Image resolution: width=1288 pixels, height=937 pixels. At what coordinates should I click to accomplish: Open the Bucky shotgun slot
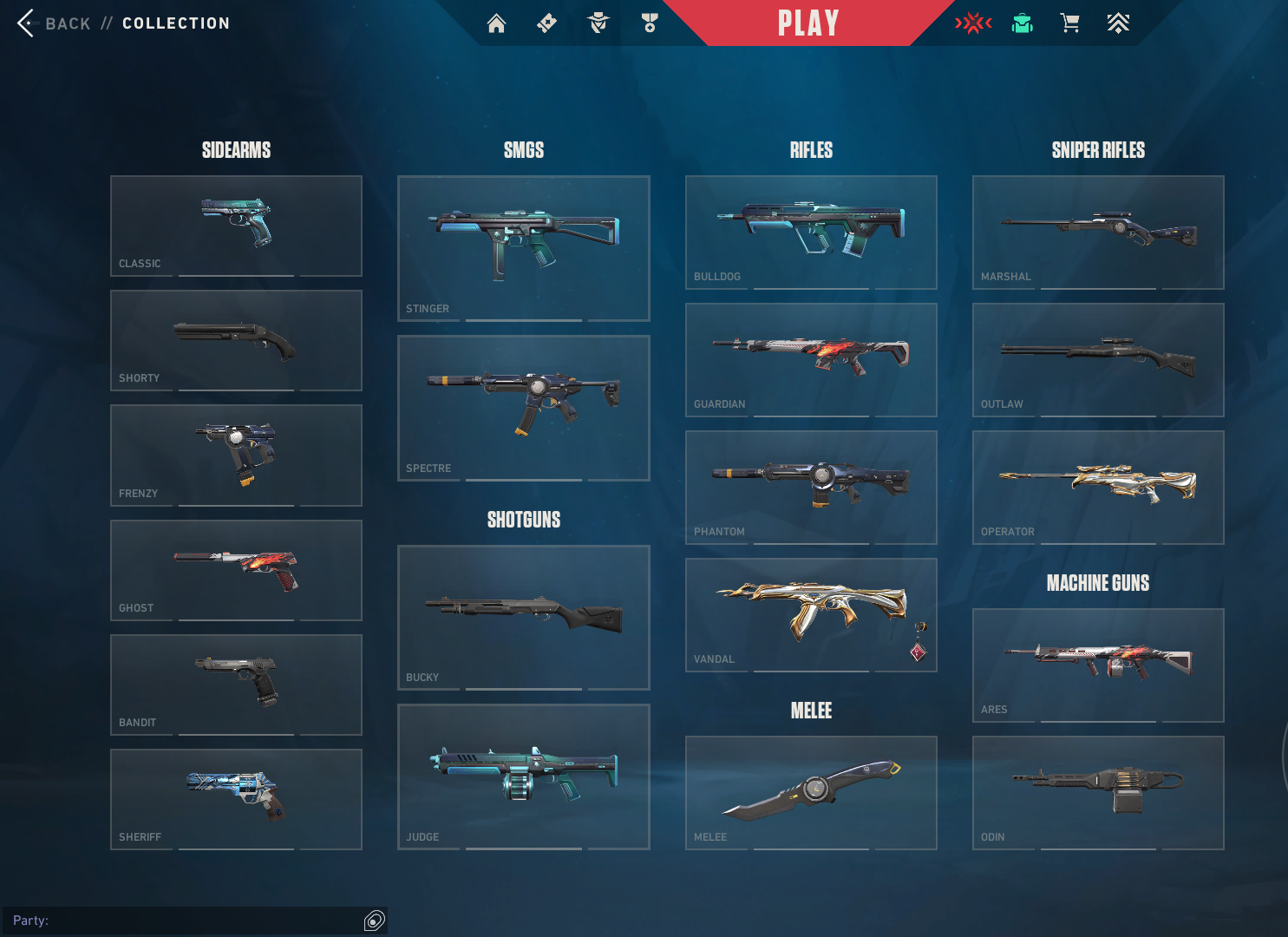[x=523, y=617]
